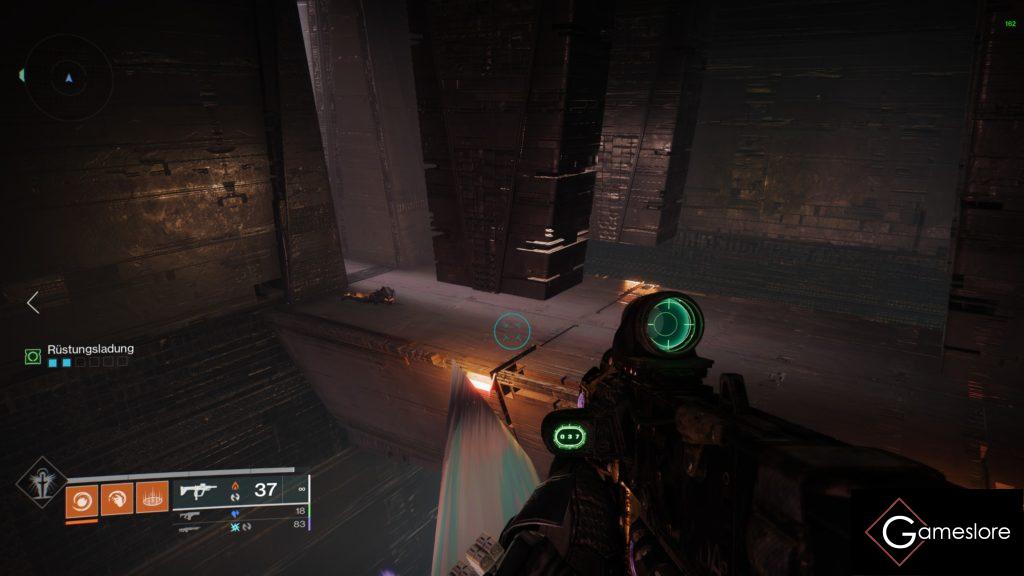The image size is (1024, 576).
Task: Activate the class ability rift icon
Action: (x=152, y=497)
